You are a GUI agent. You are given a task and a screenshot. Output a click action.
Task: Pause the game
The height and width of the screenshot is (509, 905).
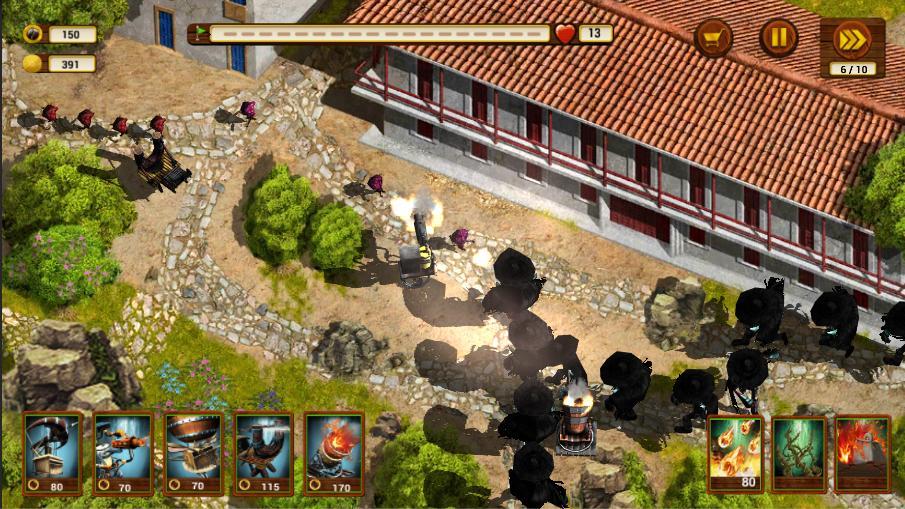[x=779, y=39]
